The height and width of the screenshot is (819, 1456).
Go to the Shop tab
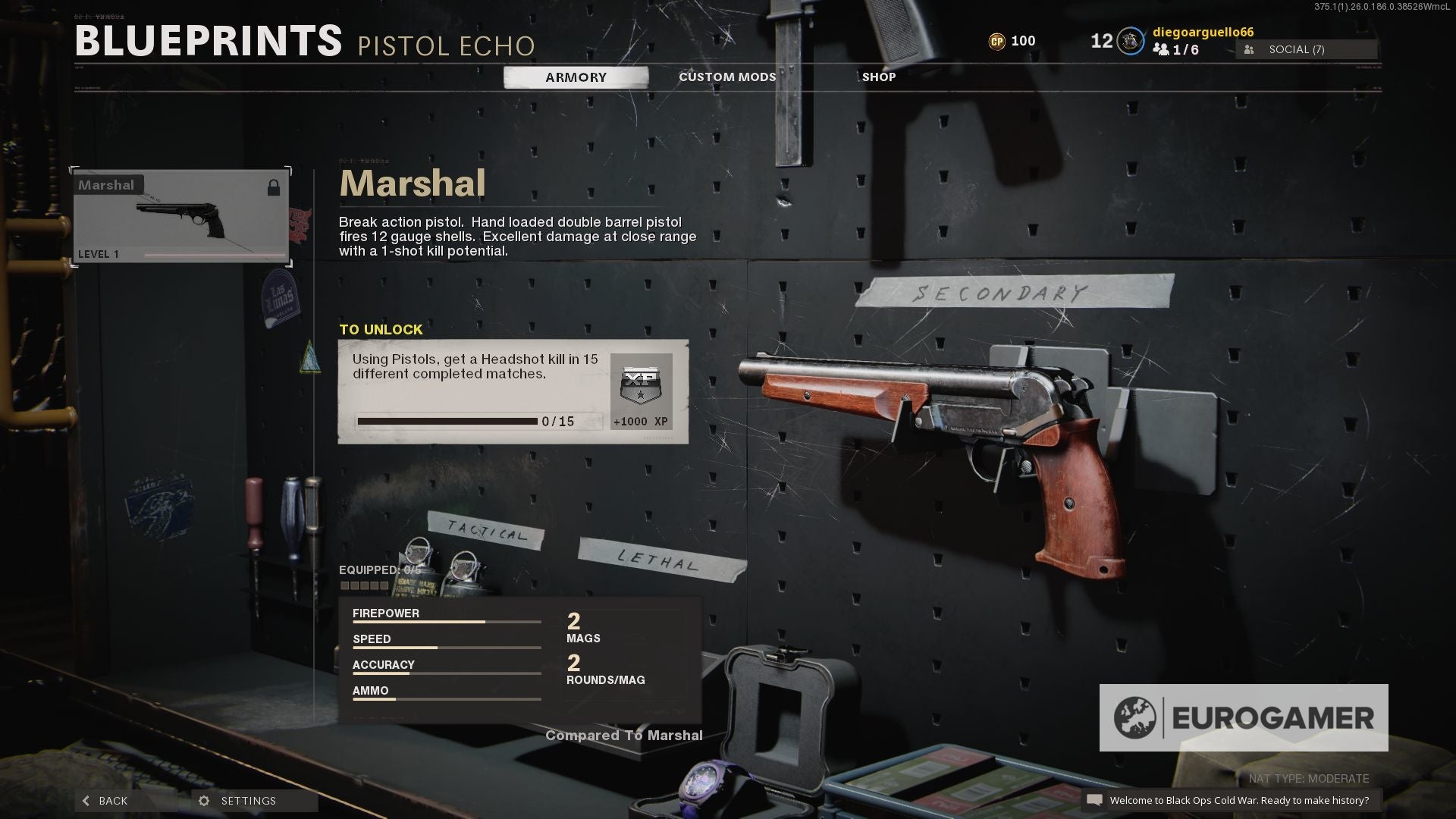point(878,77)
